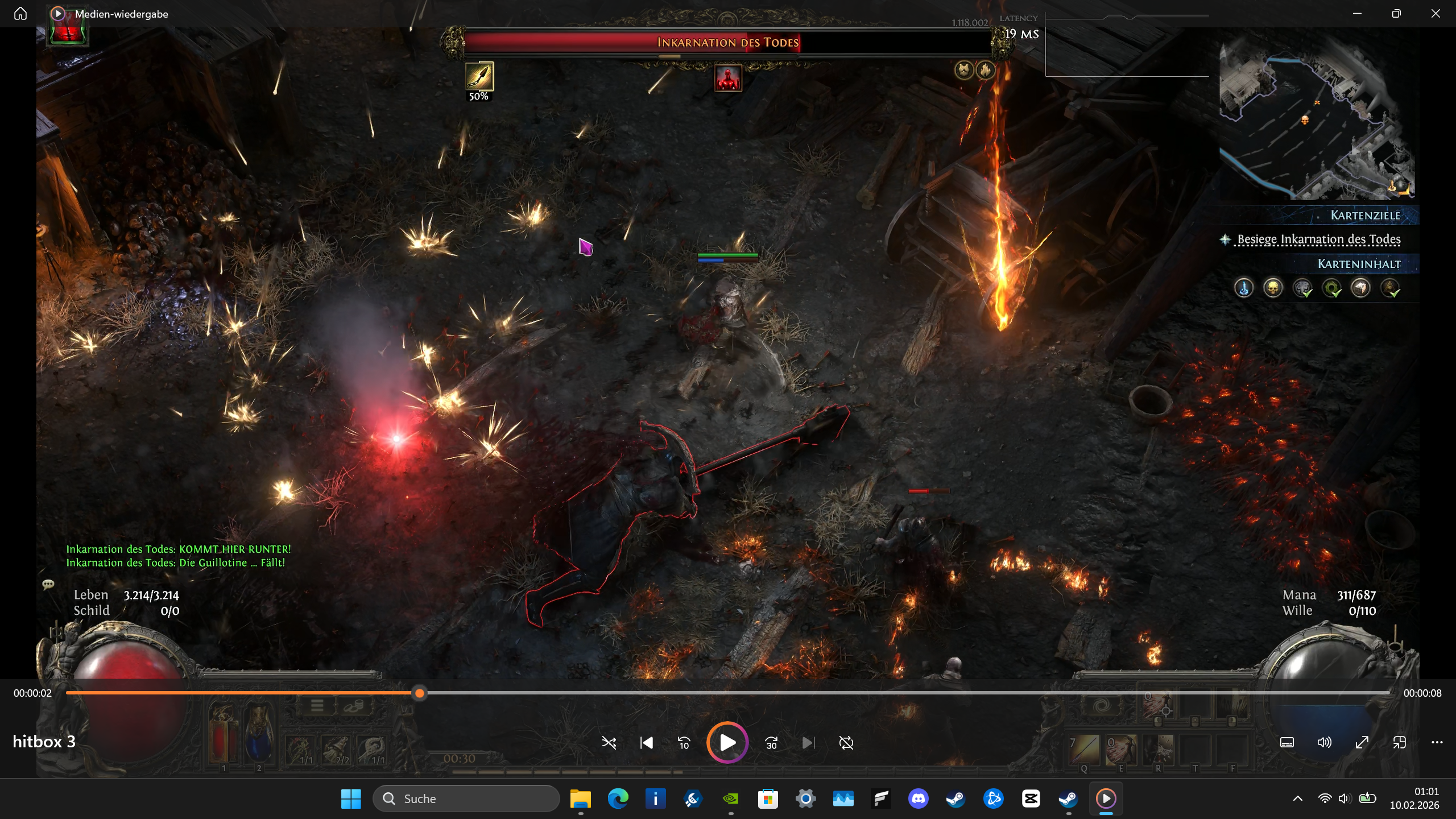Activate the skill bound to R
This screenshot has height=819, width=1456.
tap(1158, 750)
